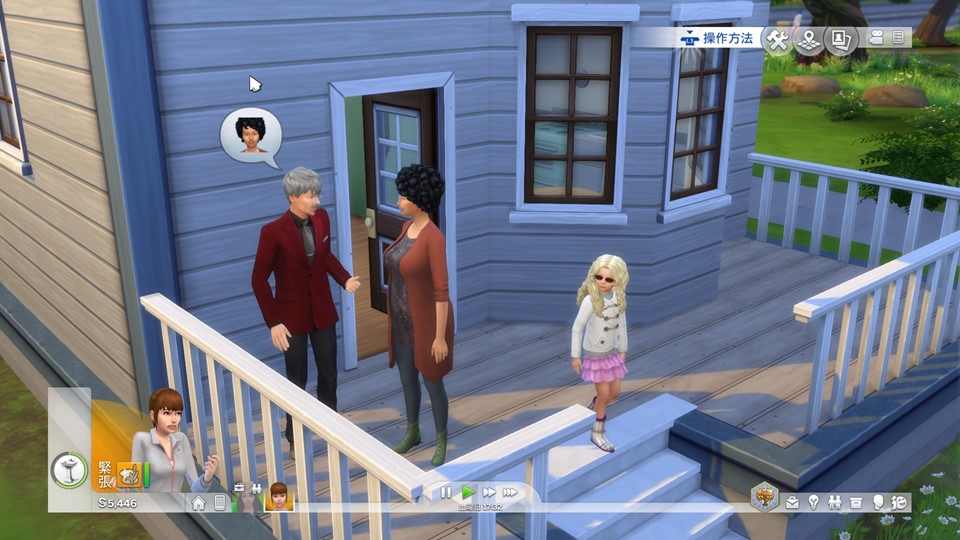Click the home lot house icon
The image size is (960, 540).
[x=199, y=502]
